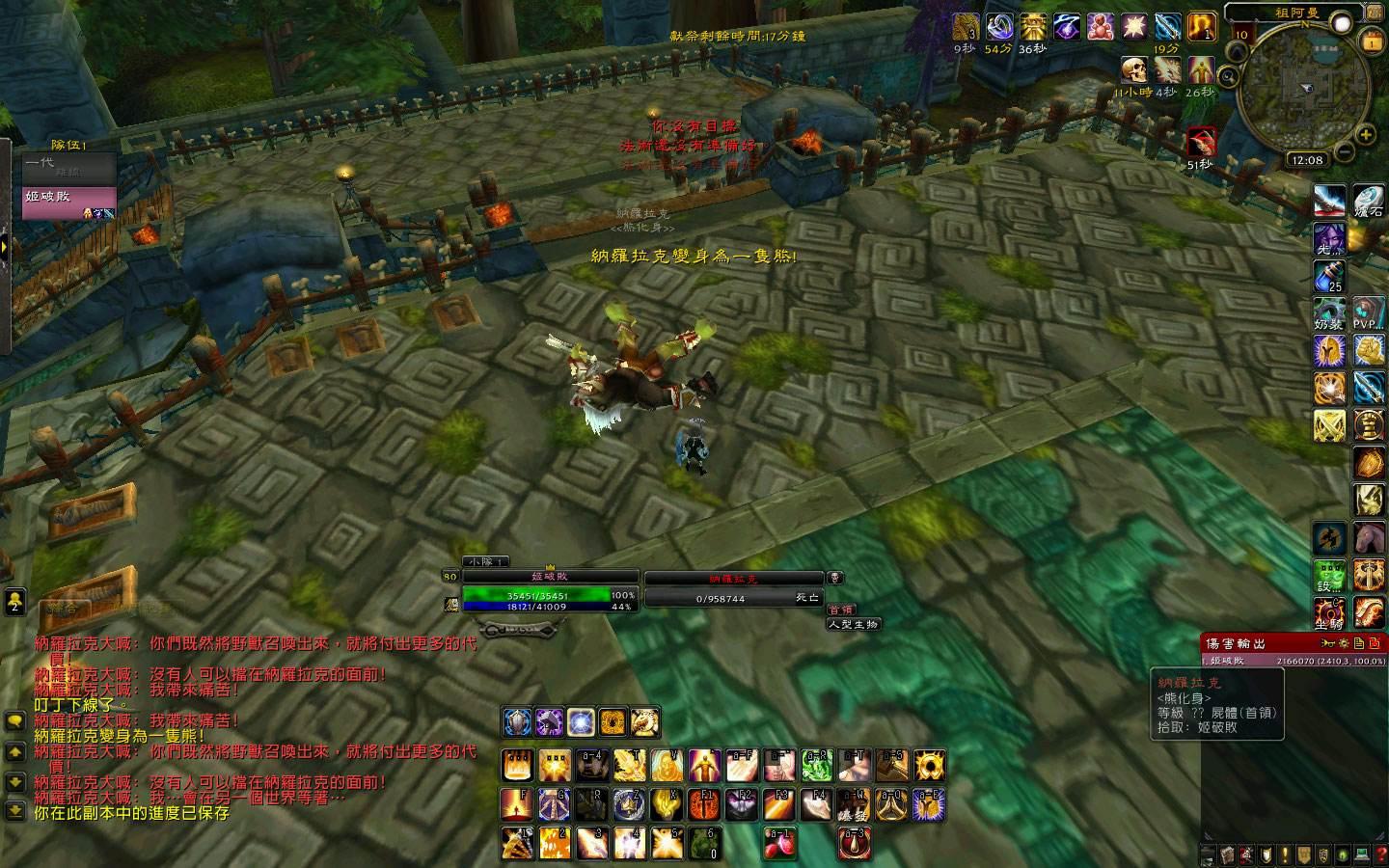Activate the hammer ability bound to key 1
Image resolution: width=1389 pixels, height=868 pixels.
click(518, 842)
